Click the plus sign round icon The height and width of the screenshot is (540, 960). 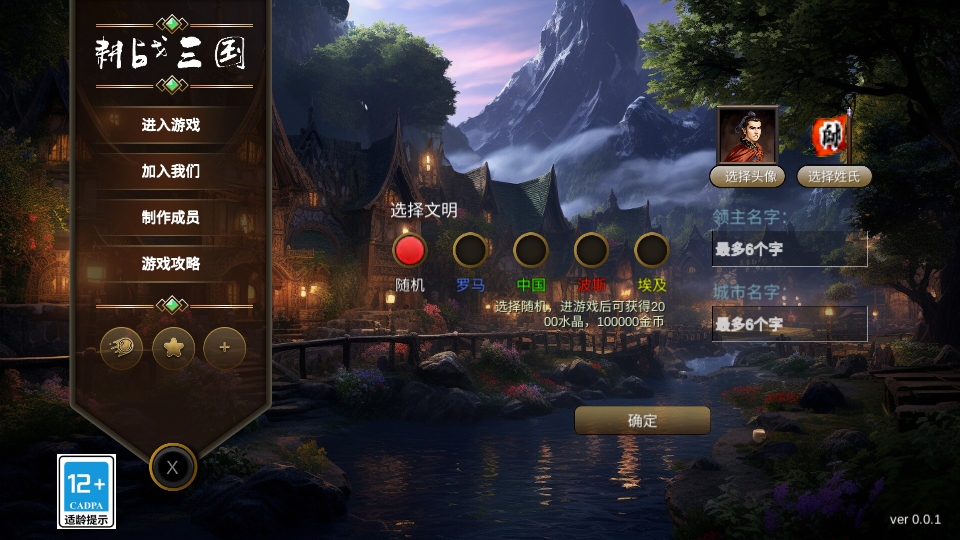225,348
